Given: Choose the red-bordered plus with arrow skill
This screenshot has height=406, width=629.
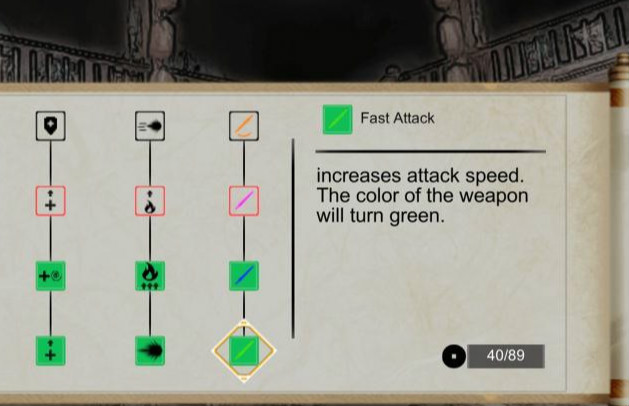Looking at the screenshot, I should 50,201.
